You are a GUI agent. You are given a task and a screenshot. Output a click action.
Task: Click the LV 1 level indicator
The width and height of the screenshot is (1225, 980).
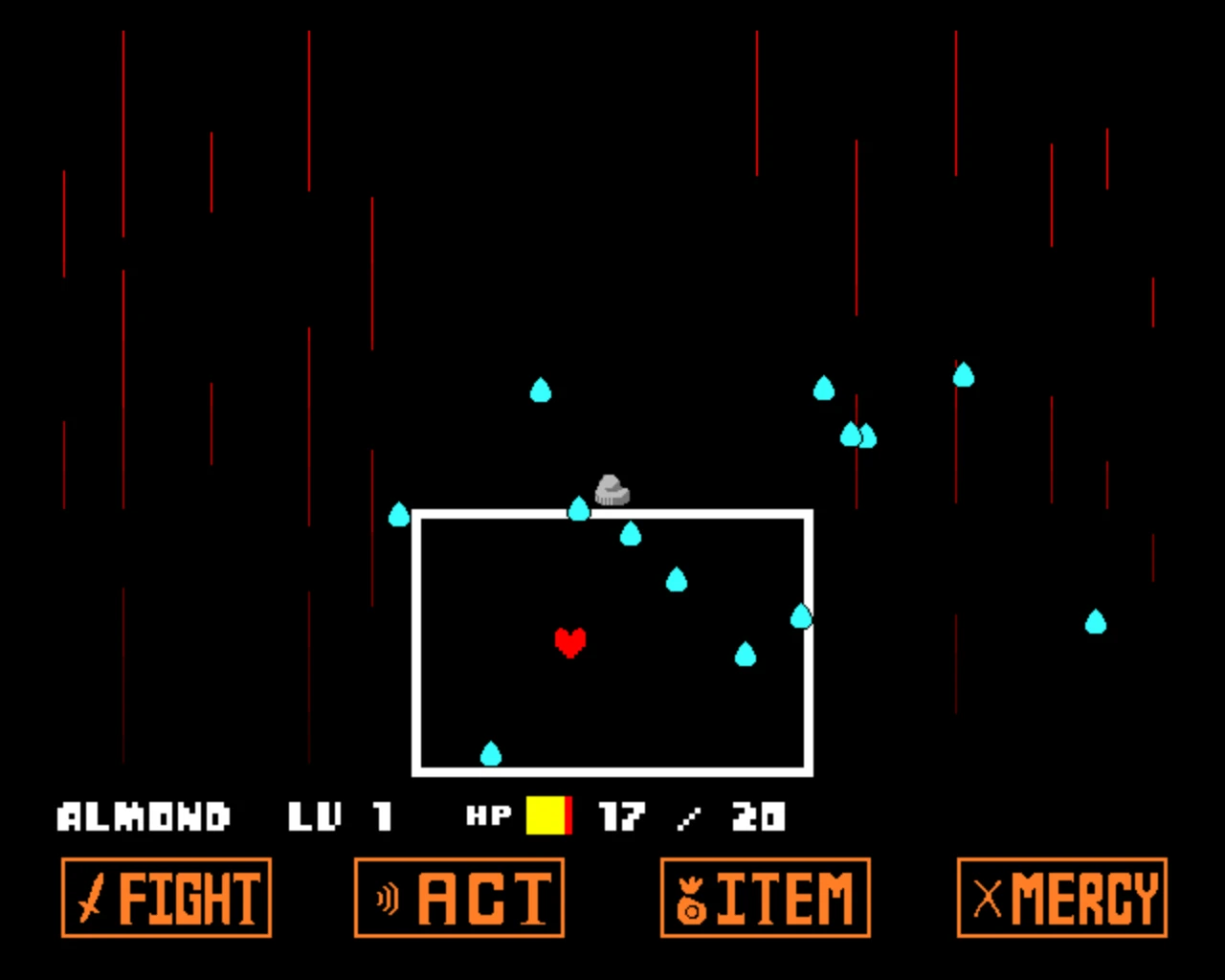(x=340, y=815)
